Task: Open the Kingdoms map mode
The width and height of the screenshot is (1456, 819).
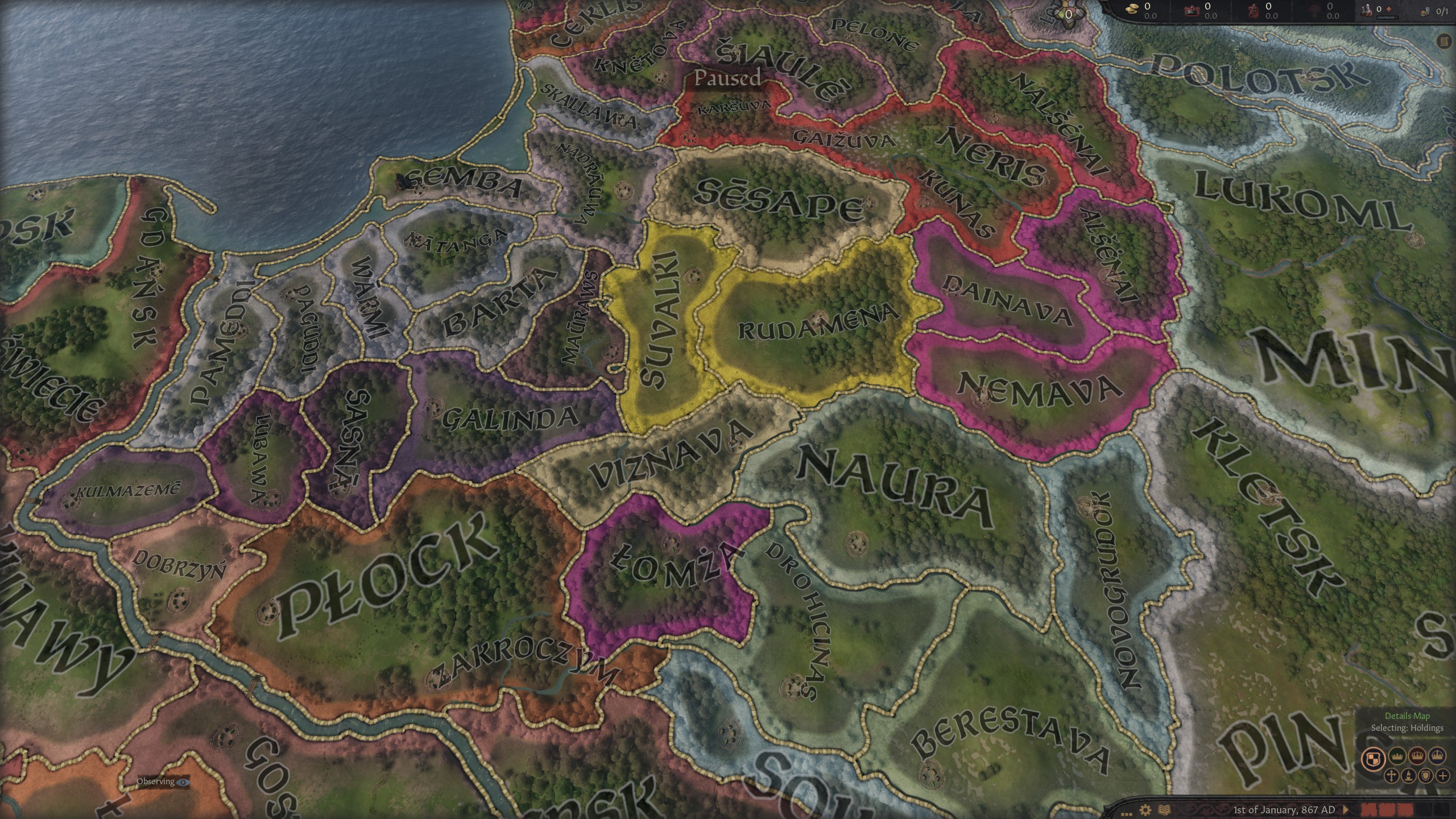Action: (x=1417, y=756)
